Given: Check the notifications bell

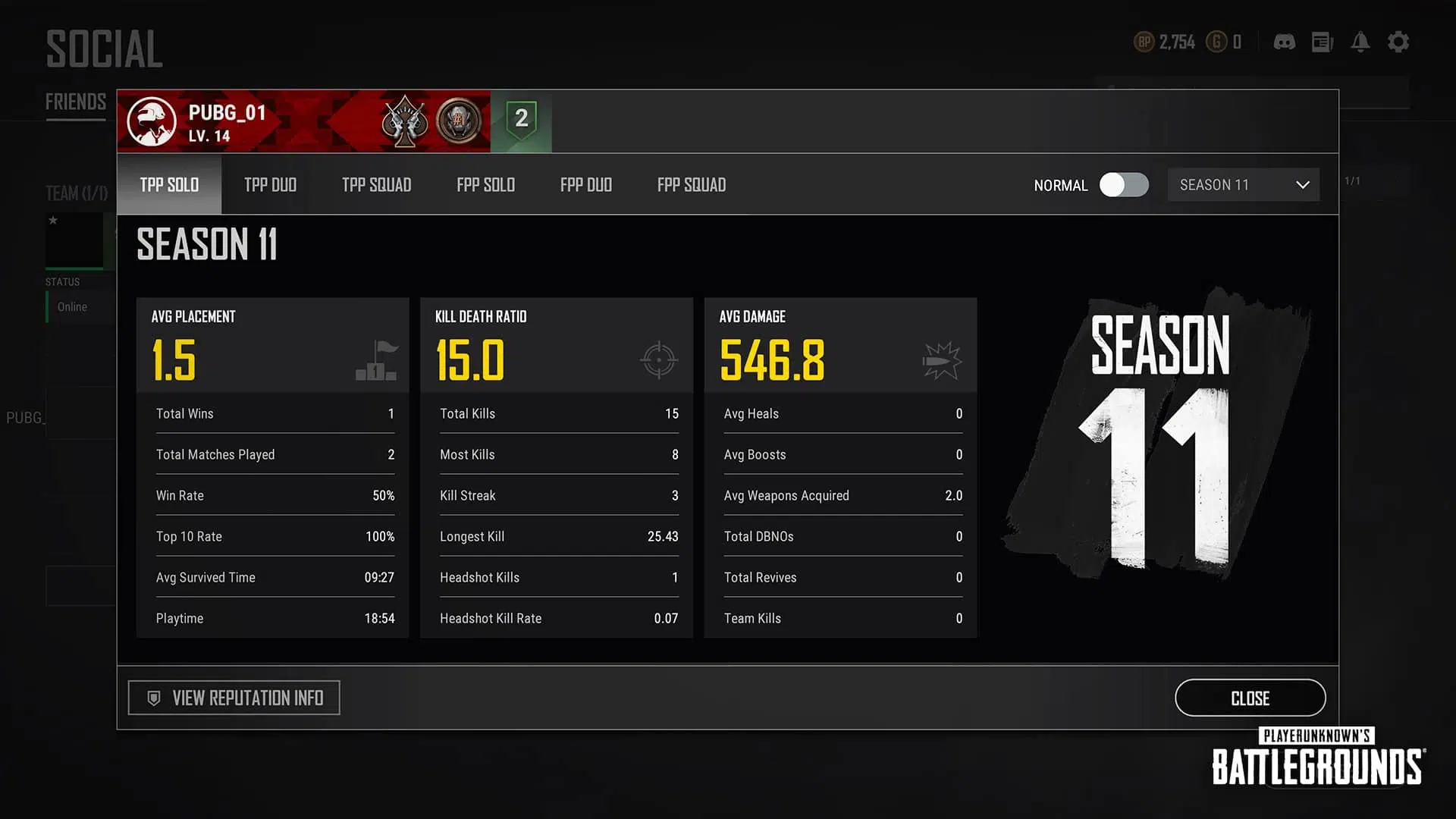Looking at the screenshot, I should coord(1360,42).
